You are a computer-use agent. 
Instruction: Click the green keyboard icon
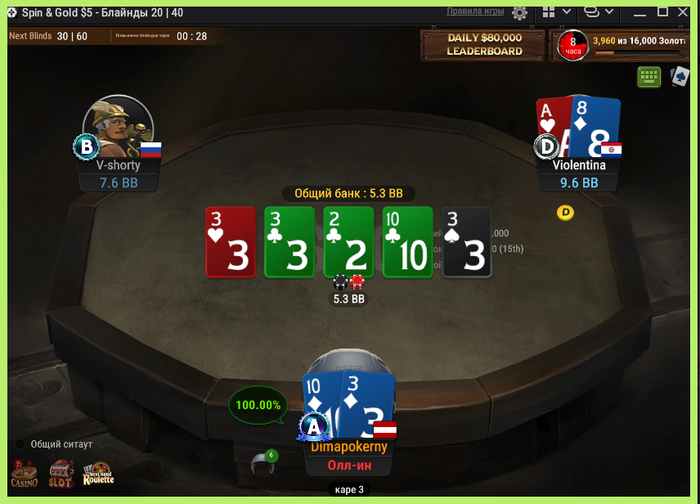tap(648, 76)
